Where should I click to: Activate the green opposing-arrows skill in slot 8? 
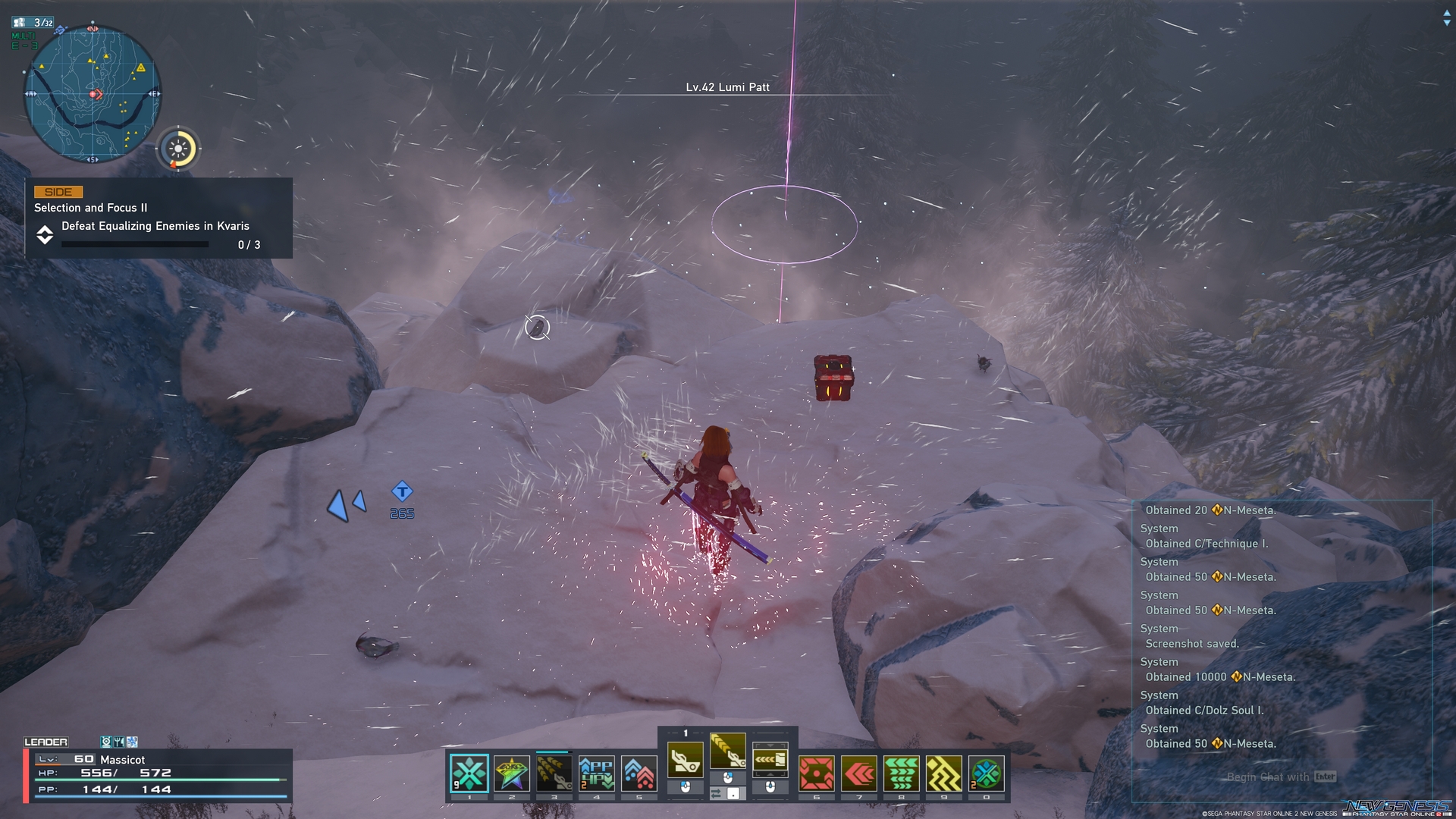[x=902, y=773]
